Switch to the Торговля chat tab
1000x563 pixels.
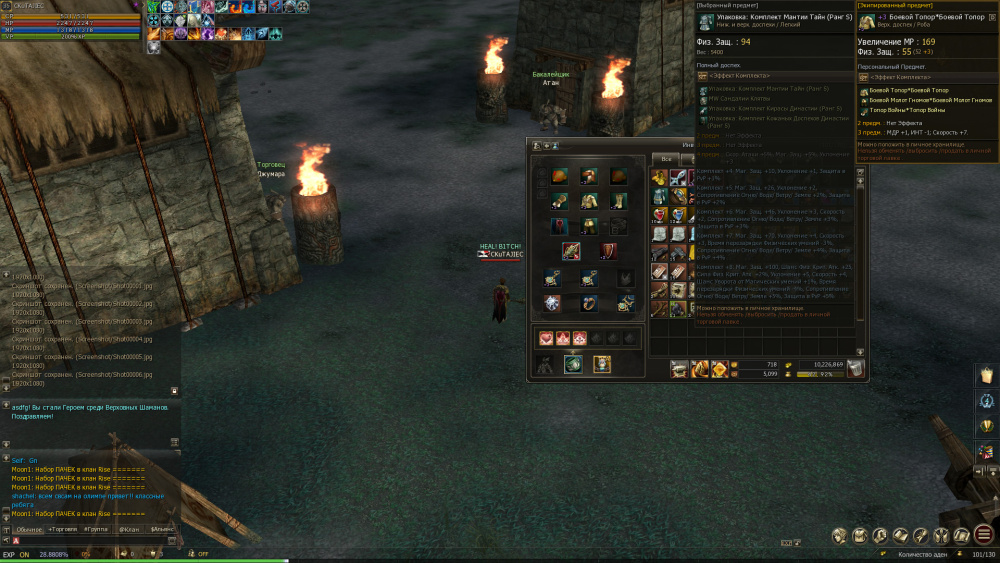[x=63, y=528]
